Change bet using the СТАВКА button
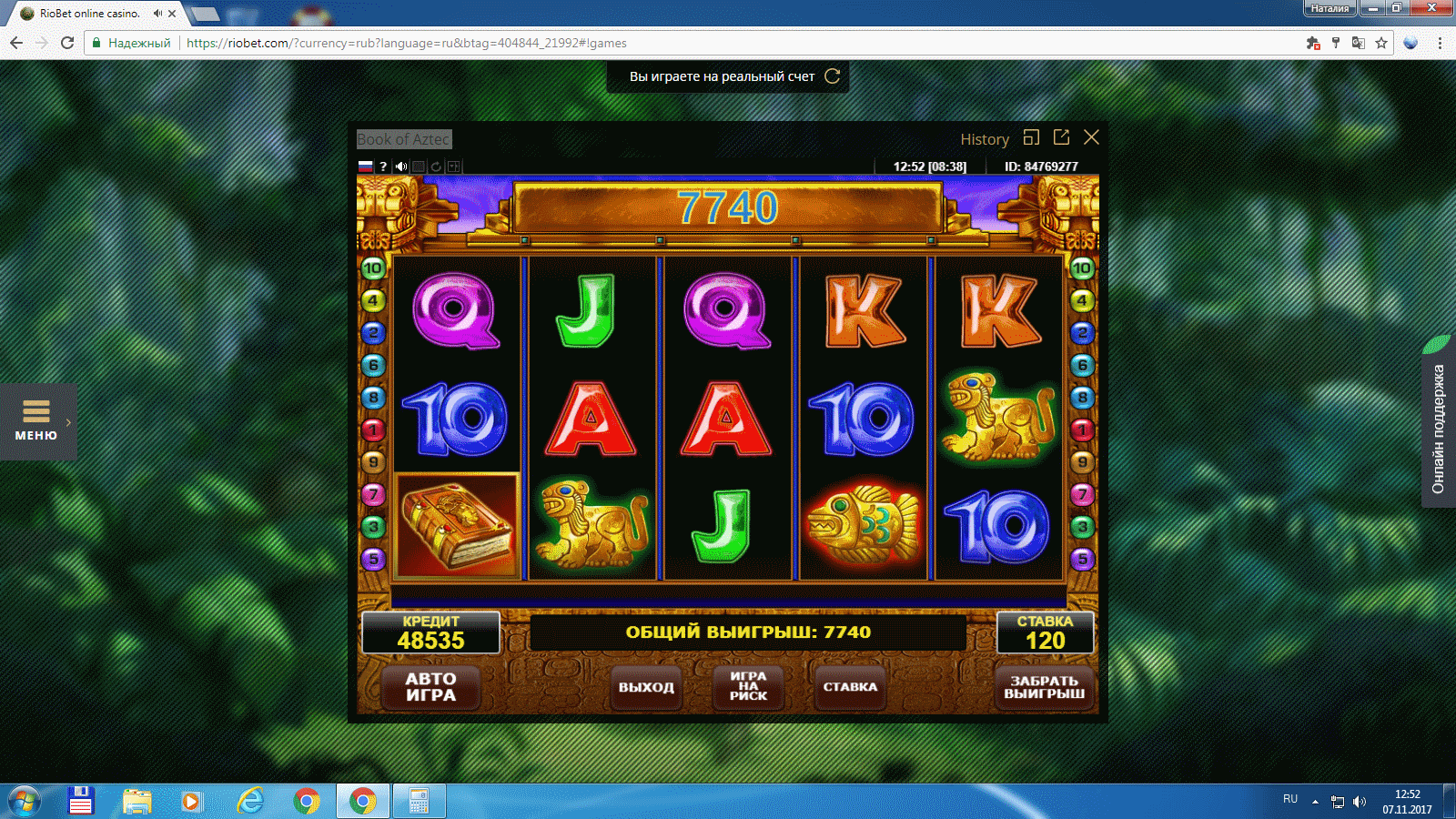Image resolution: width=1456 pixels, height=819 pixels. pyautogui.click(x=850, y=687)
